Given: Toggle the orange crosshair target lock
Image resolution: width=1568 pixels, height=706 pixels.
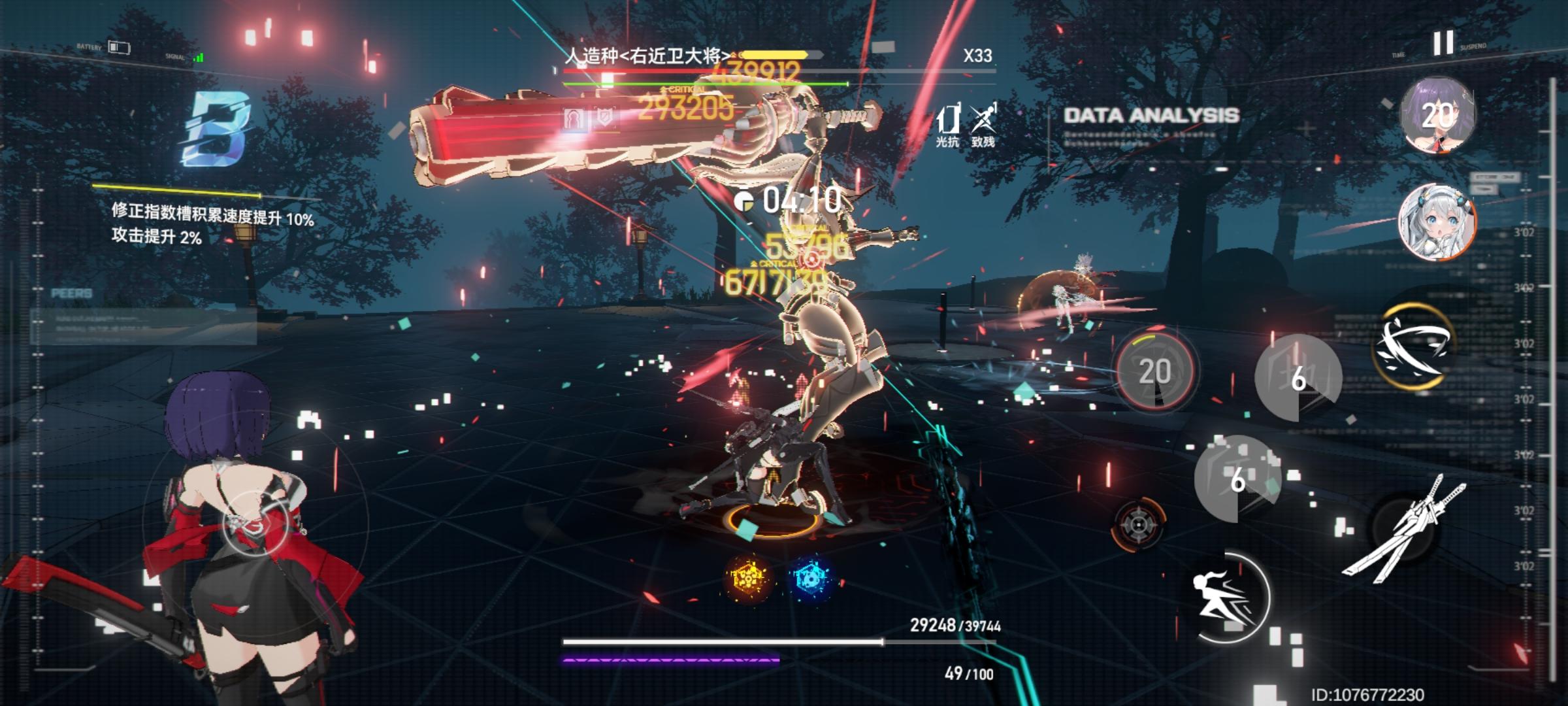Looking at the screenshot, I should 1137,525.
